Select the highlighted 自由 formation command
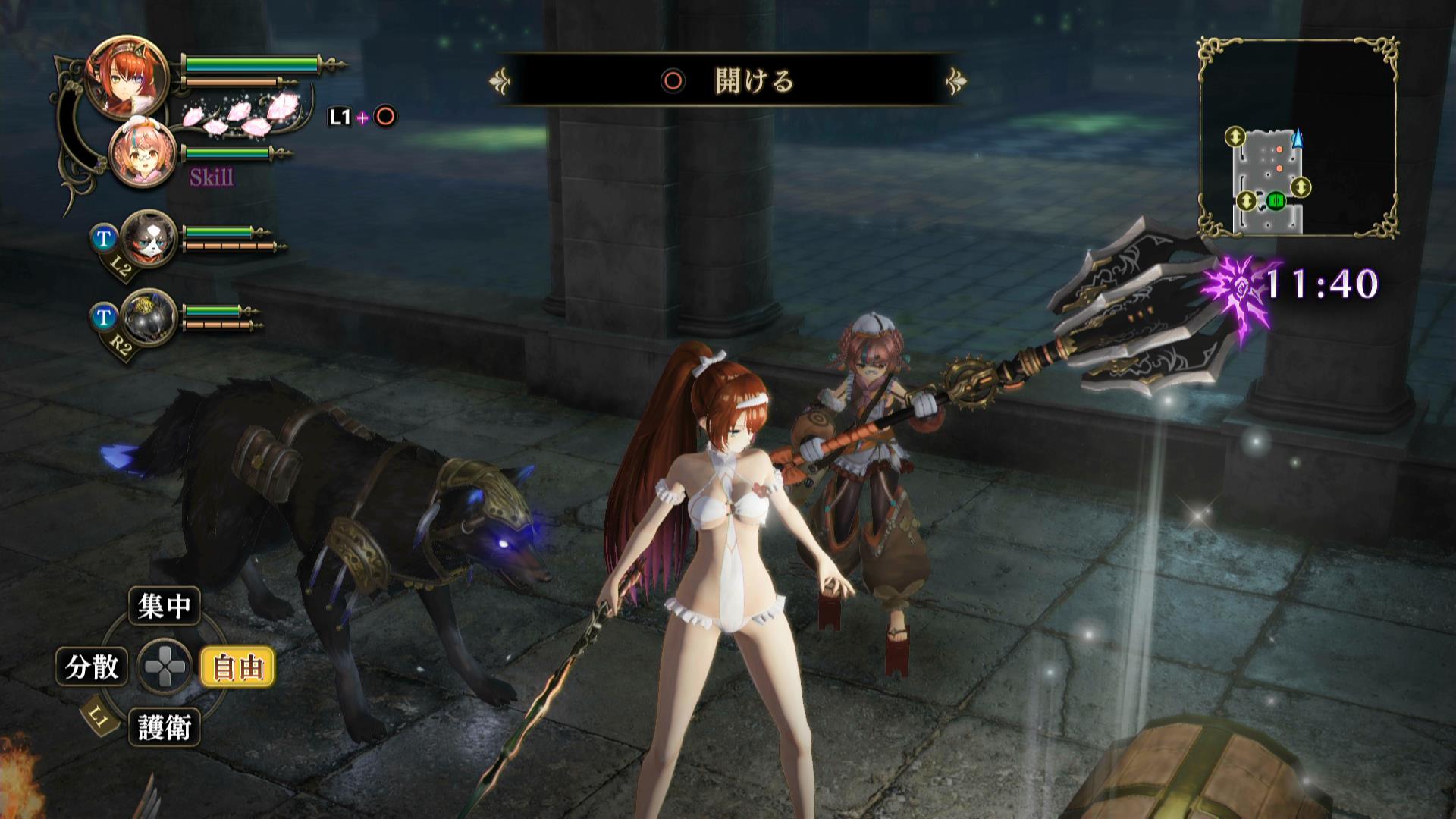The width and height of the screenshot is (1456, 819). [x=237, y=667]
